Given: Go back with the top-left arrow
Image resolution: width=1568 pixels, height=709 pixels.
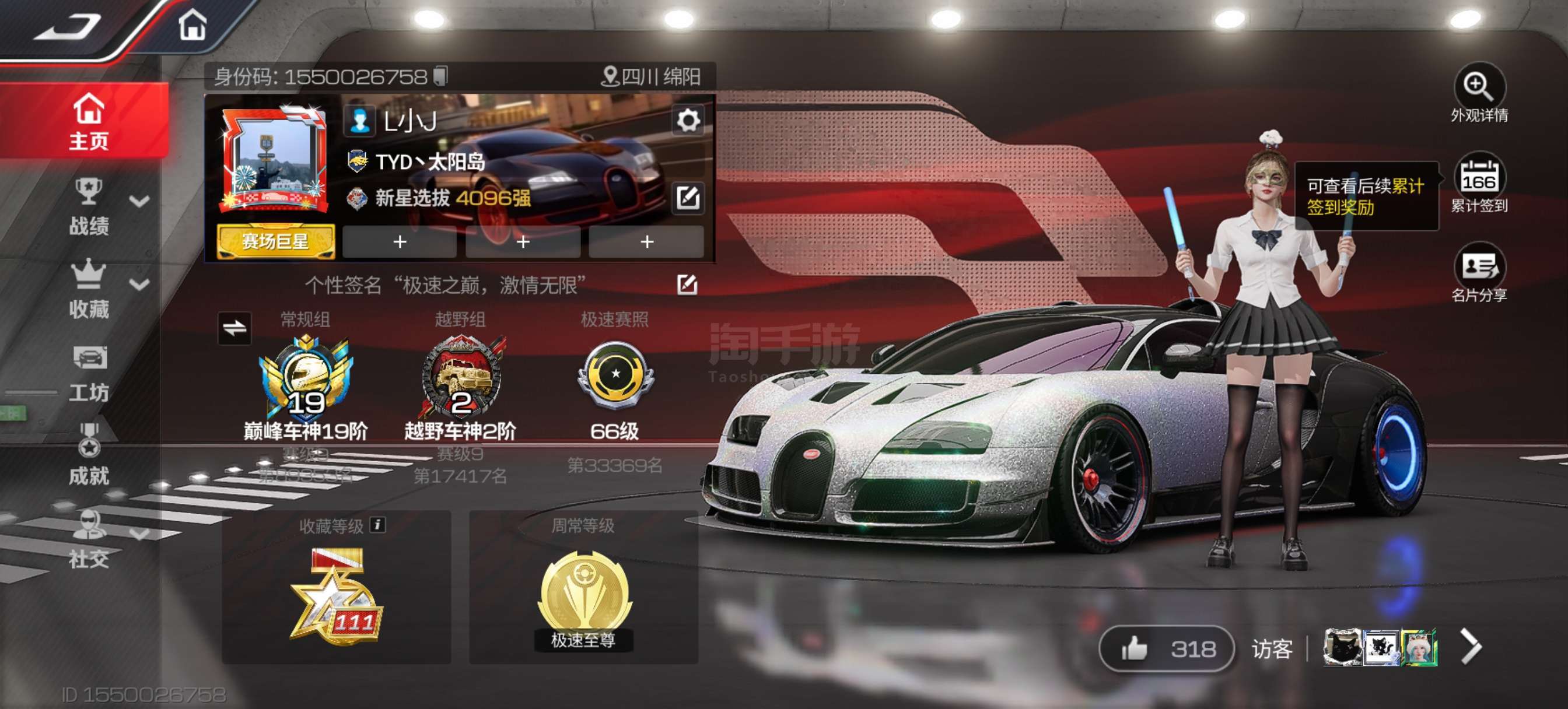Looking at the screenshot, I should 67,27.
